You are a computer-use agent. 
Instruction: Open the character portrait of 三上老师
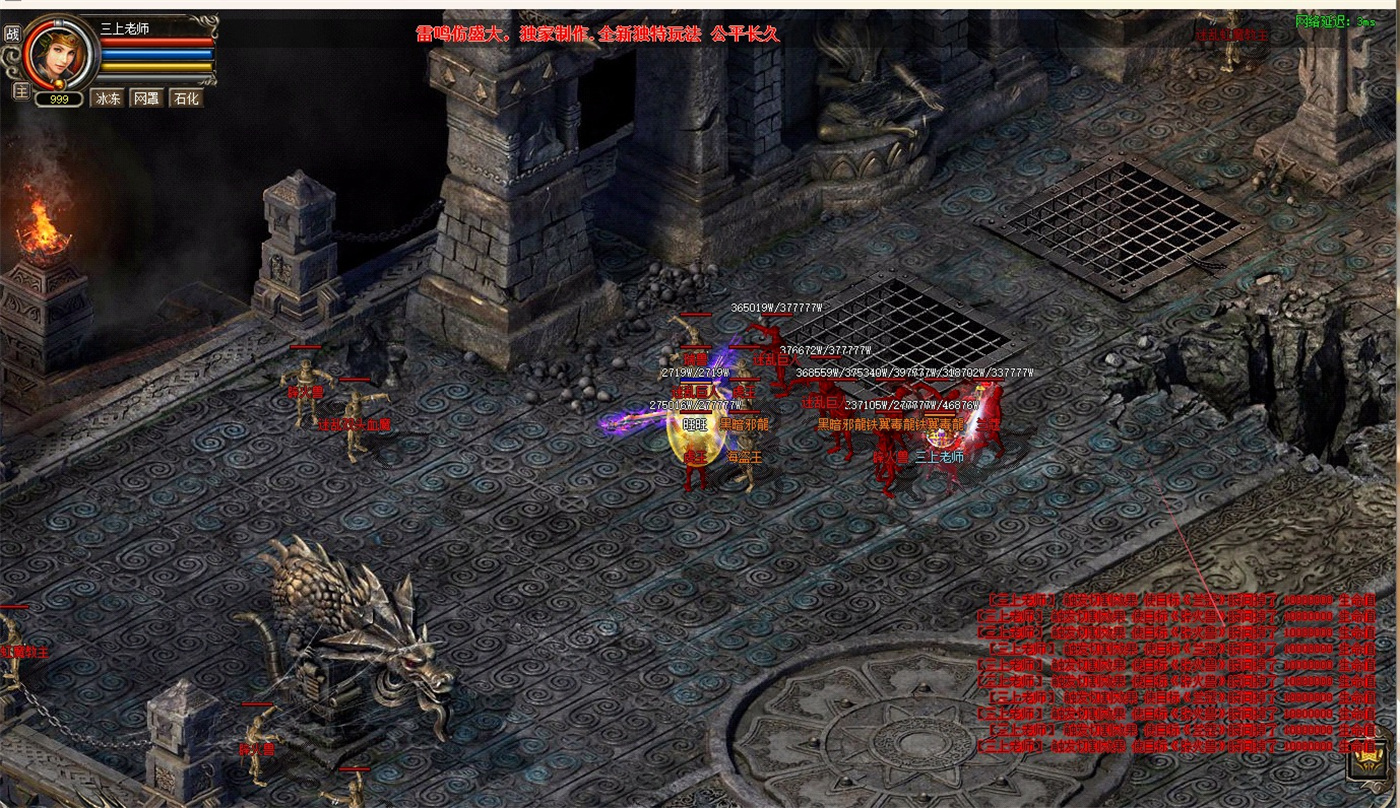point(60,52)
